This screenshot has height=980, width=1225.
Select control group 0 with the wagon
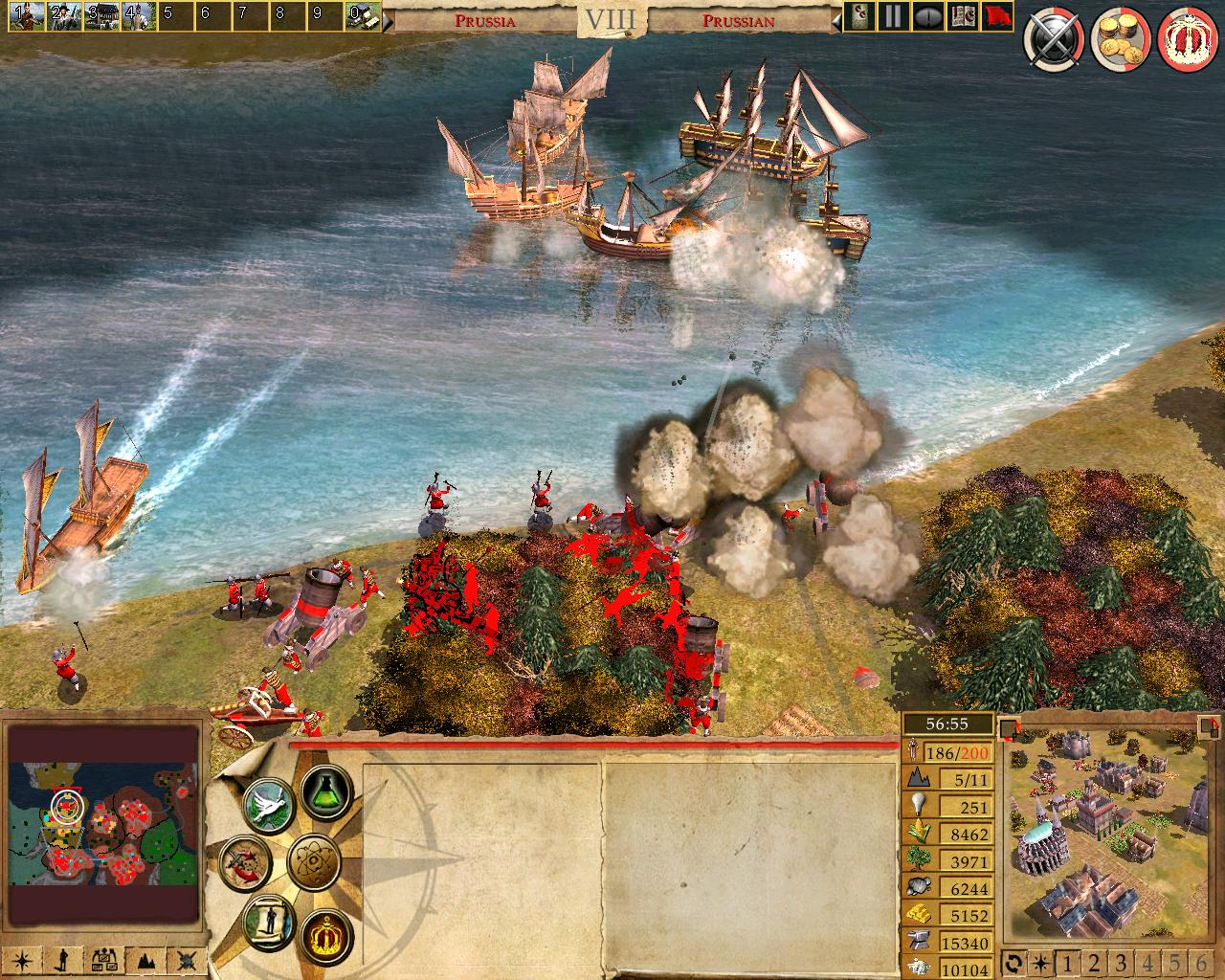[362, 14]
